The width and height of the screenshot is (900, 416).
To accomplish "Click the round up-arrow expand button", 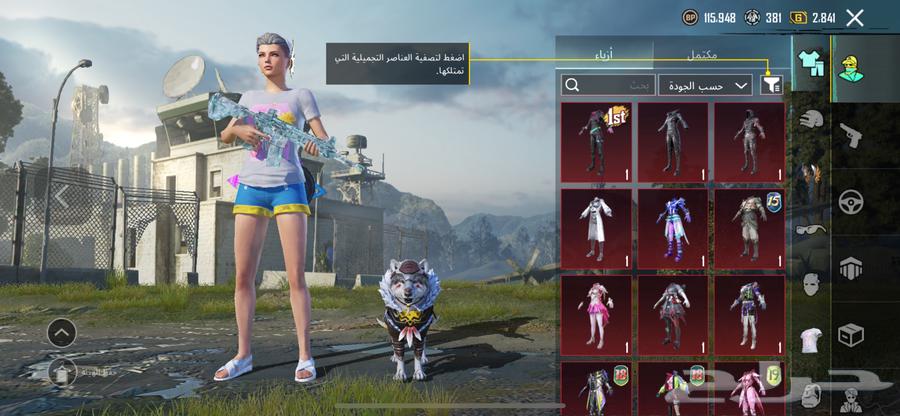I will tap(61, 332).
